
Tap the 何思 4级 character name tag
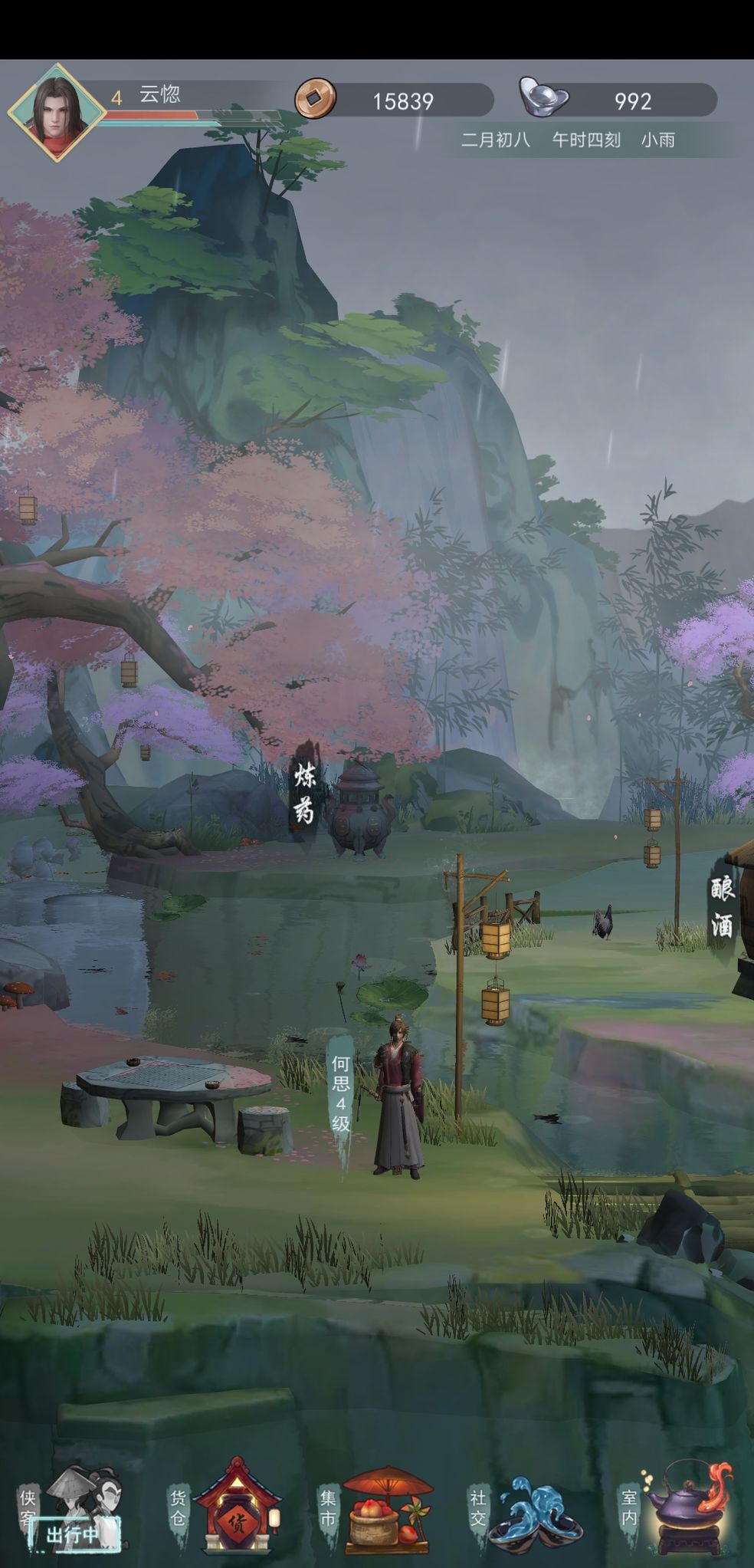click(x=341, y=1094)
